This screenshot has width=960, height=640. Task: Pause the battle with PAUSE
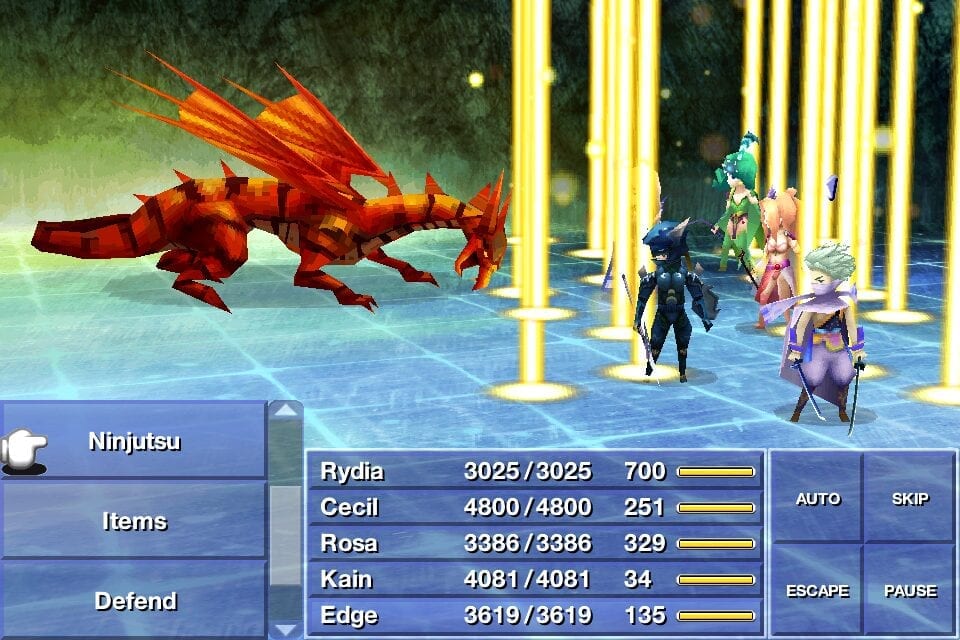(909, 591)
